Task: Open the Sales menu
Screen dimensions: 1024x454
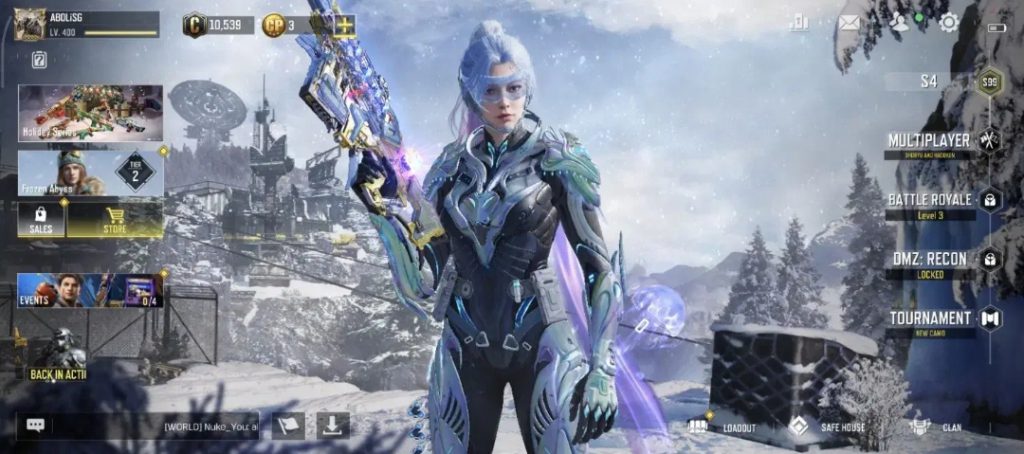Action: (x=42, y=219)
